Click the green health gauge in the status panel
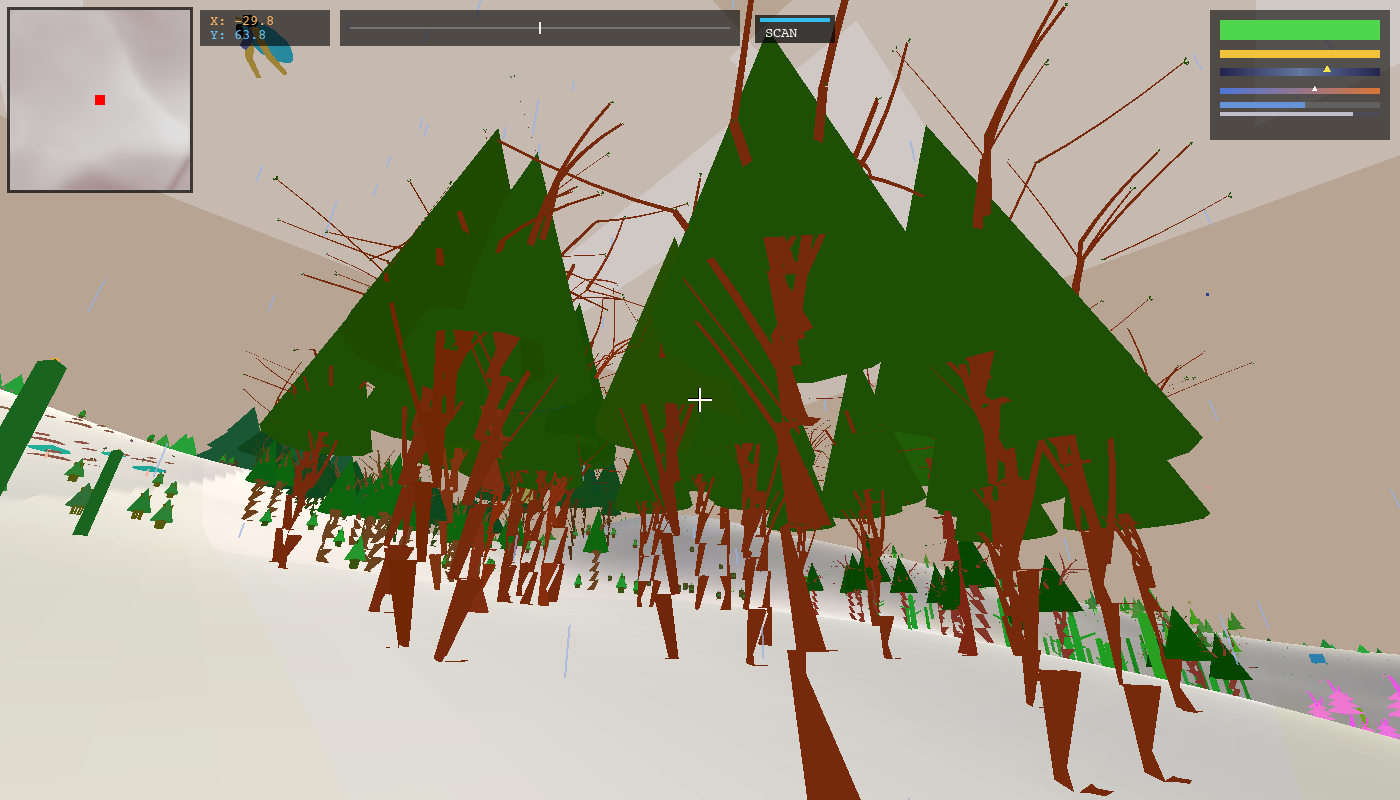The height and width of the screenshot is (800, 1400). [x=1300, y=30]
